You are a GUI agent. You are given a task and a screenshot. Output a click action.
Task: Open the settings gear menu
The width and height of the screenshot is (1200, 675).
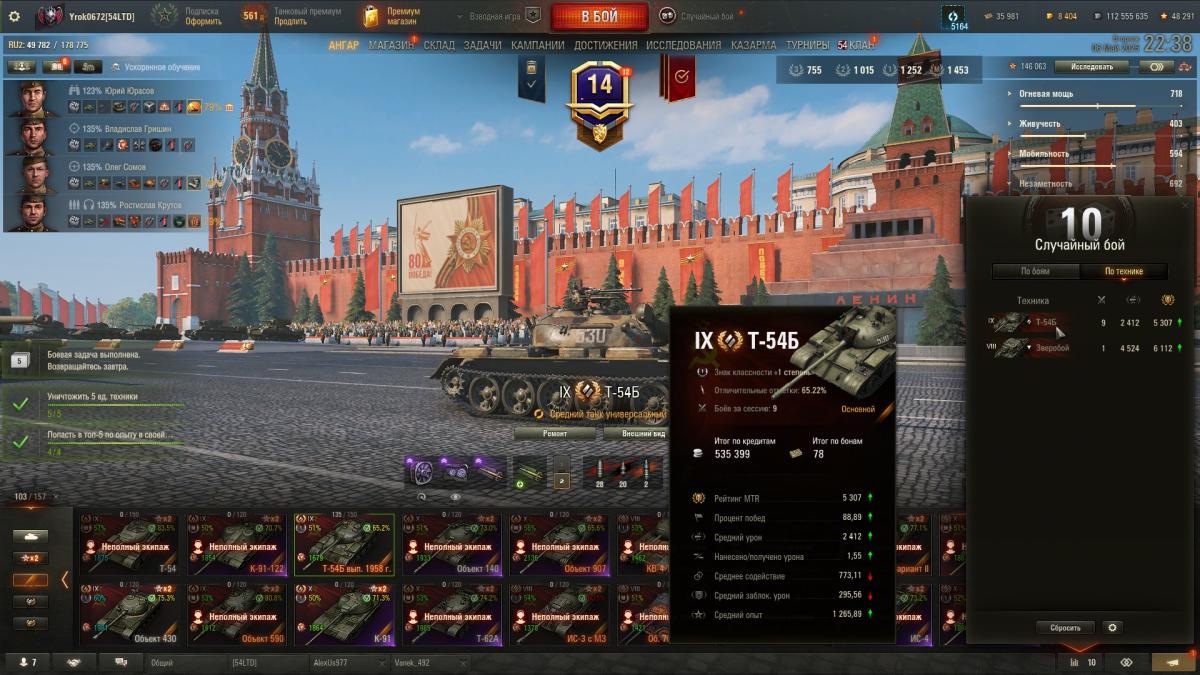(14, 16)
